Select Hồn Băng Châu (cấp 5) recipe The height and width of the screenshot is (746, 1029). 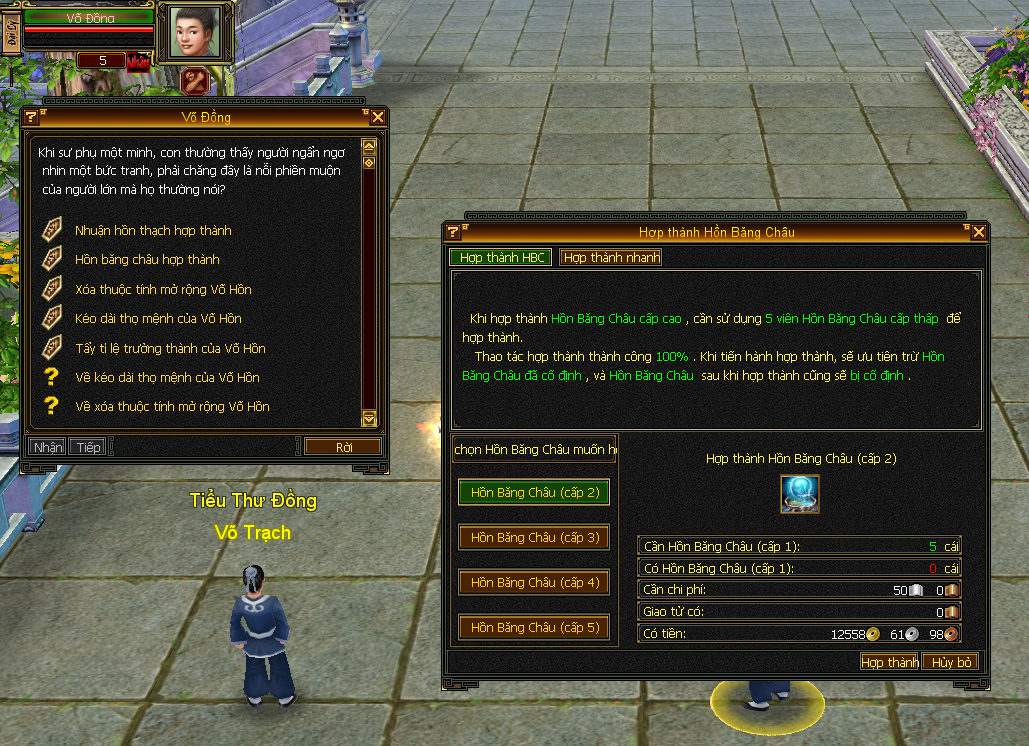[x=534, y=628]
